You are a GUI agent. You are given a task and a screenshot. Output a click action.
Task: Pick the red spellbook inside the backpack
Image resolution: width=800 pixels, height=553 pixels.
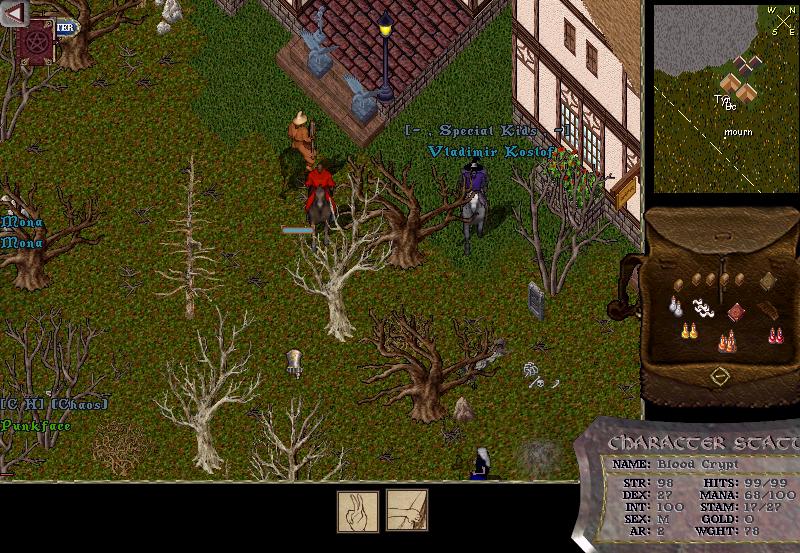tap(737, 312)
